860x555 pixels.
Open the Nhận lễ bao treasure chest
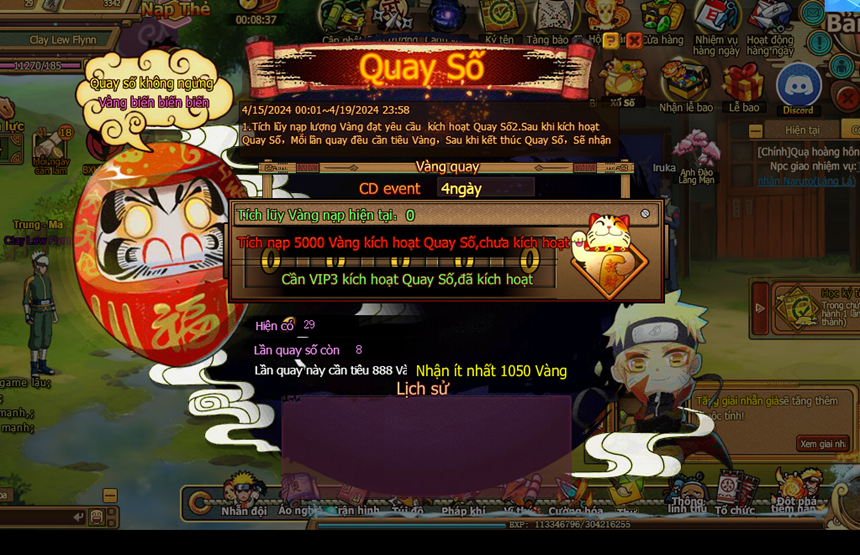(x=686, y=86)
